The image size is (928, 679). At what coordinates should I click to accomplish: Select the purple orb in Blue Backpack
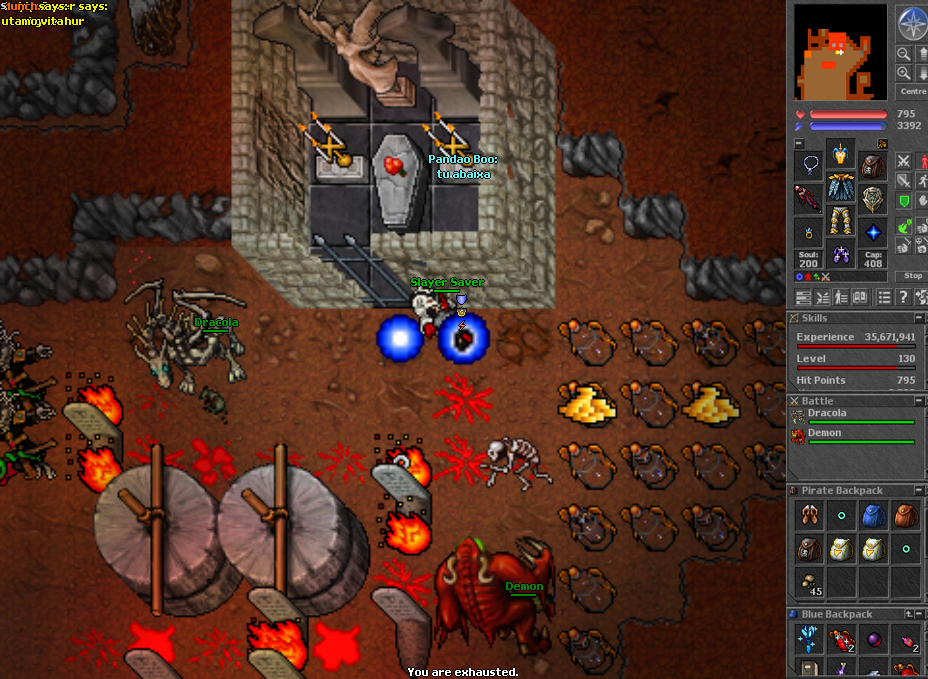click(873, 639)
